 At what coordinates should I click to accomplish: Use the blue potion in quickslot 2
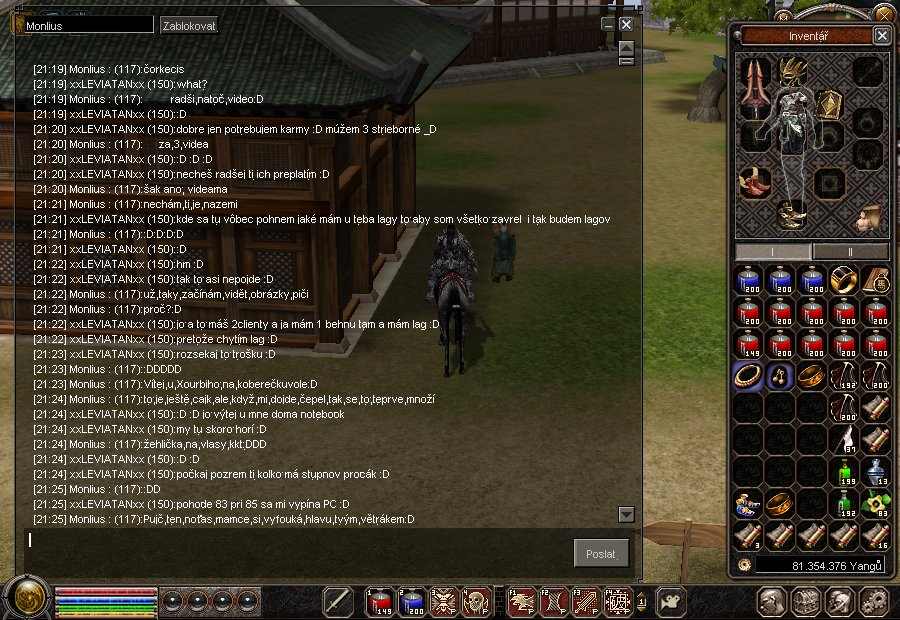pyautogui.click(x=413, y=600)
